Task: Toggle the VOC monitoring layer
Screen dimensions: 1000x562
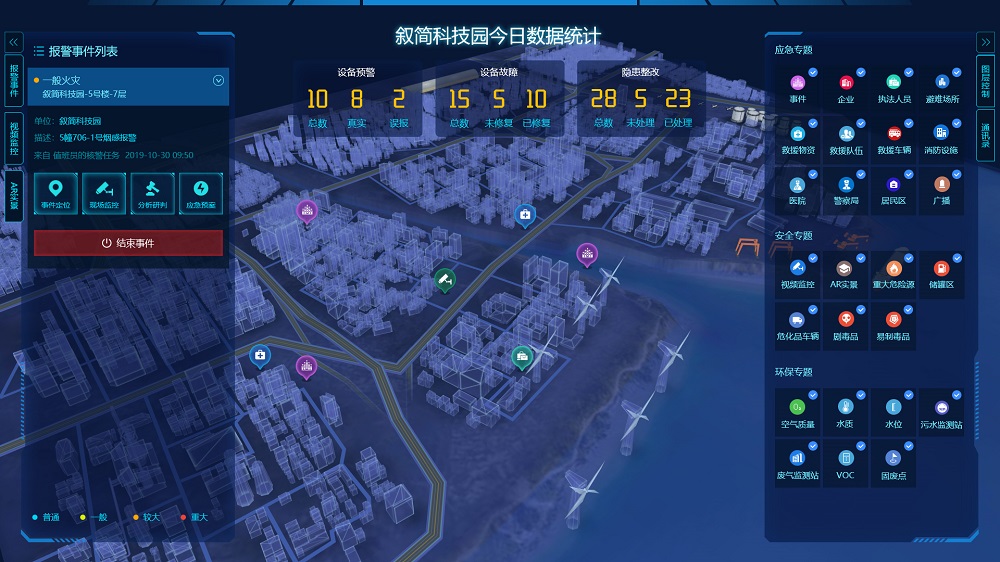Action: (x=846, y=461)
